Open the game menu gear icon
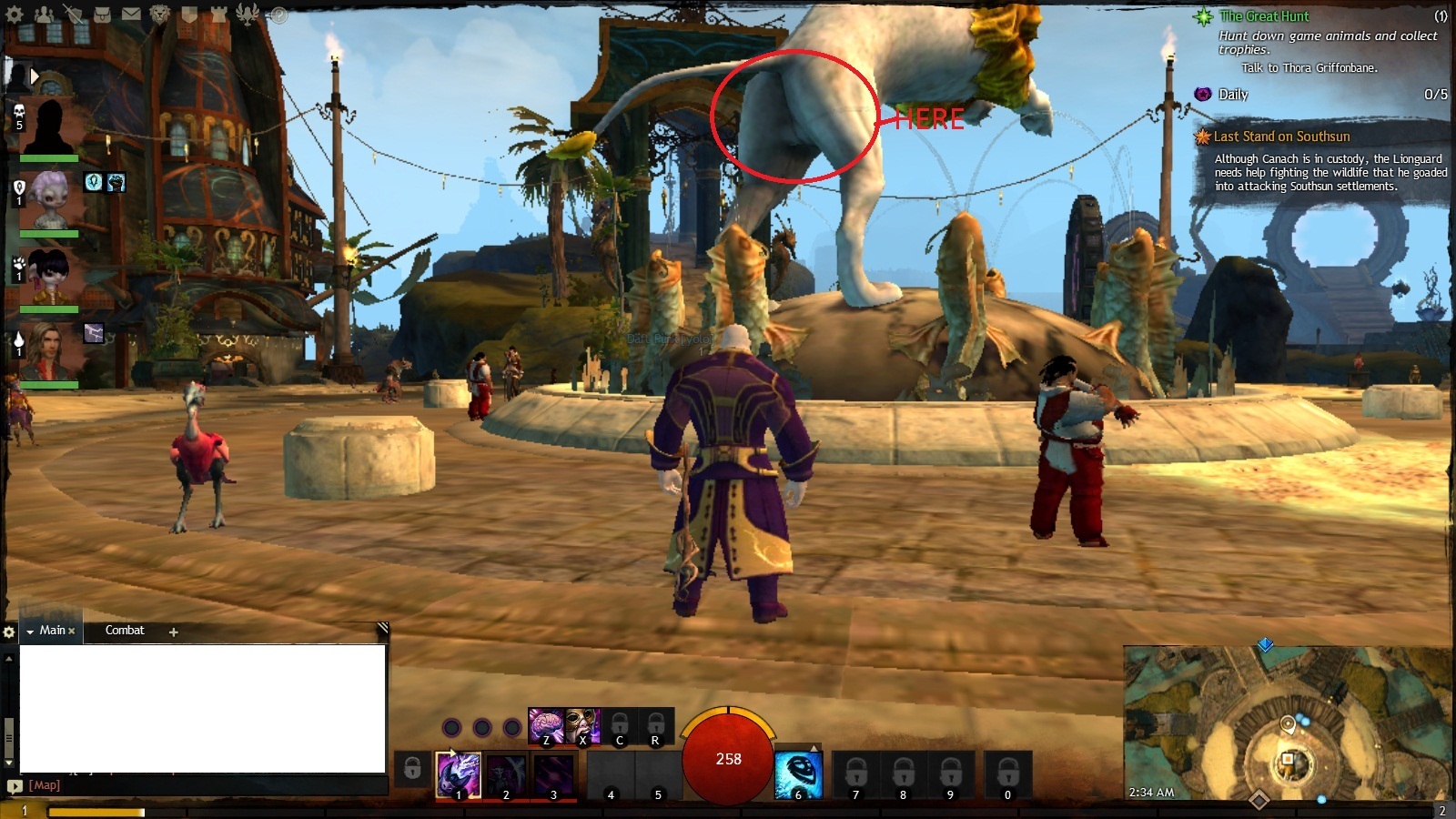1456x819 pixels. 15,15
